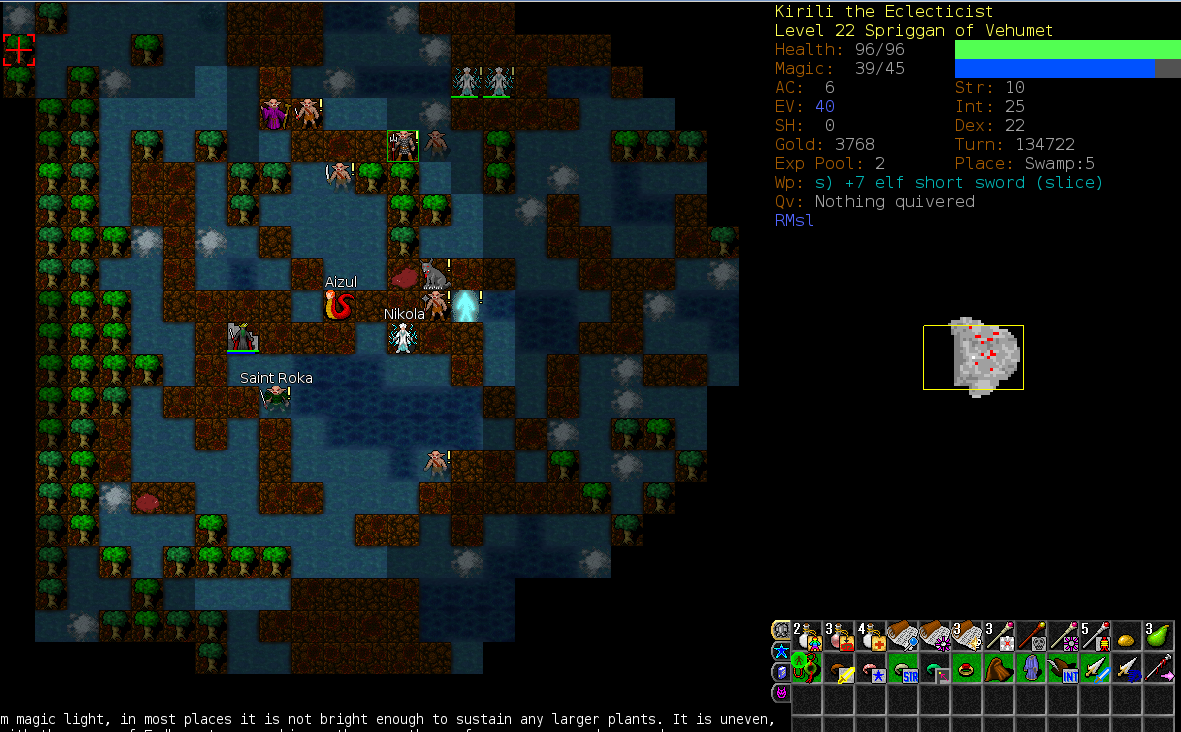Pick the wand with five charges
Image resolution: width=1181 pixels, height=732 pixels.
(1095, 636)
